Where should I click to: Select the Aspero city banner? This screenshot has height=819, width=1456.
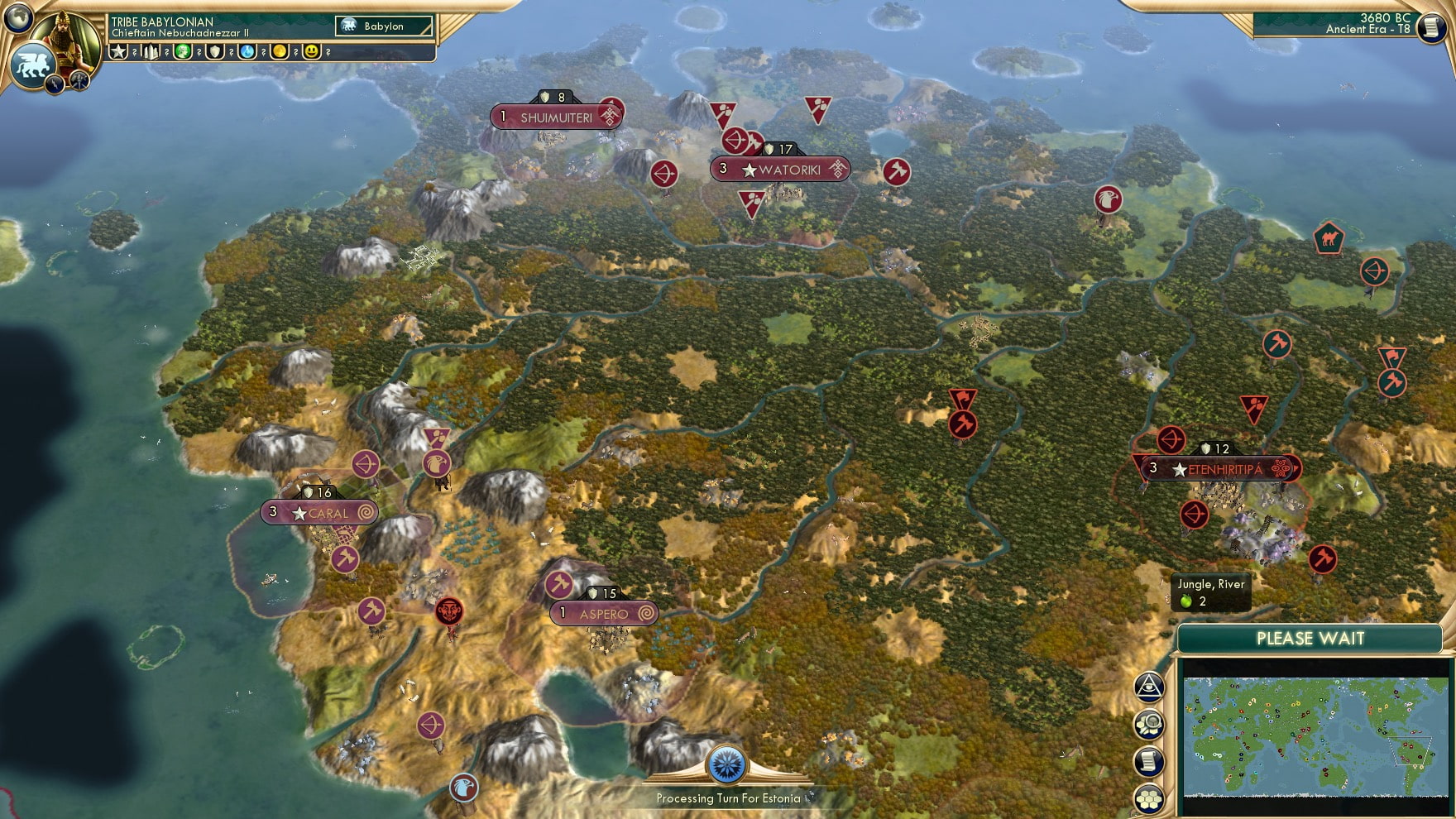(x=604, y=614)
